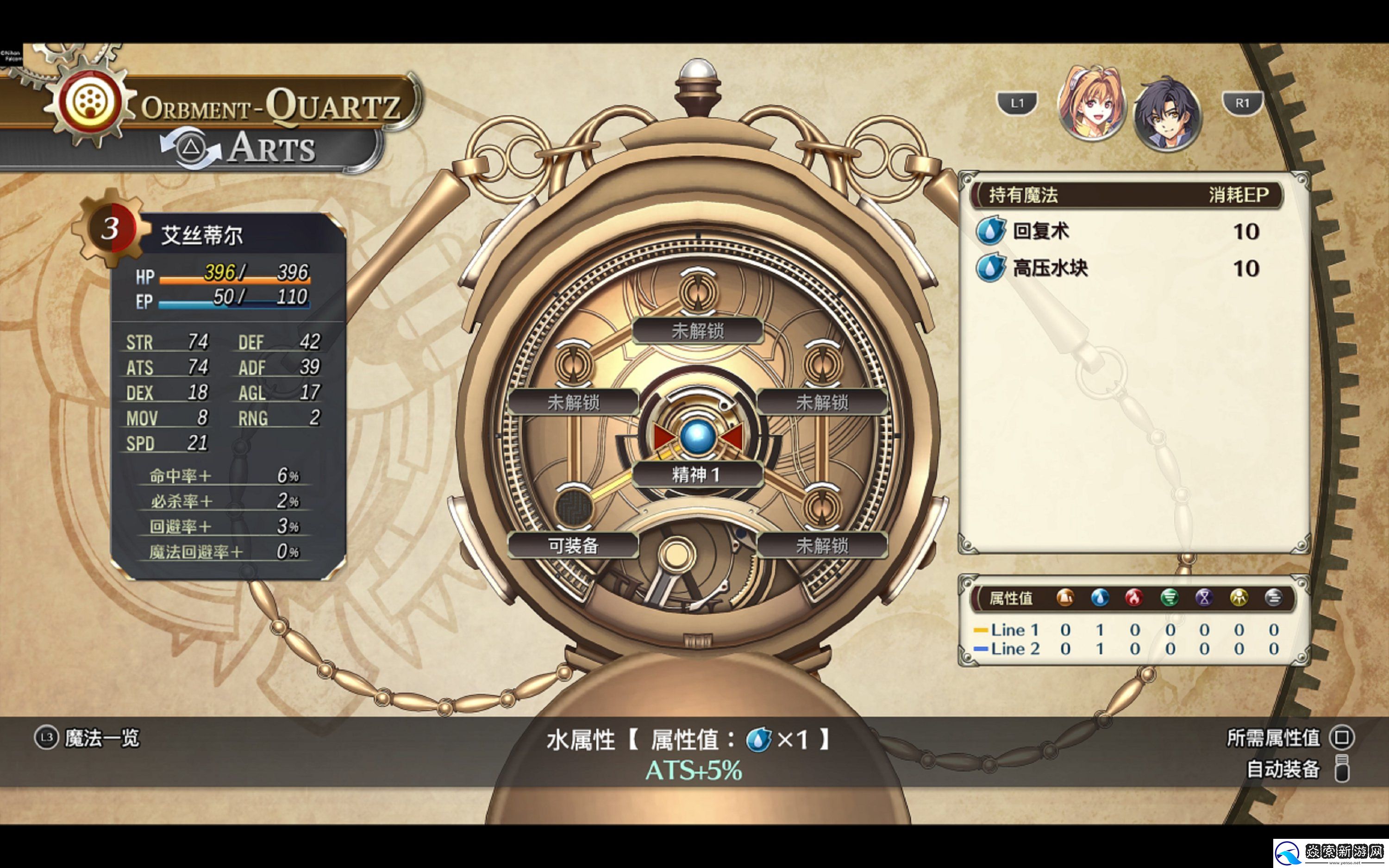
Task: Open the 魔法一览 spell list
Action: 87,738
